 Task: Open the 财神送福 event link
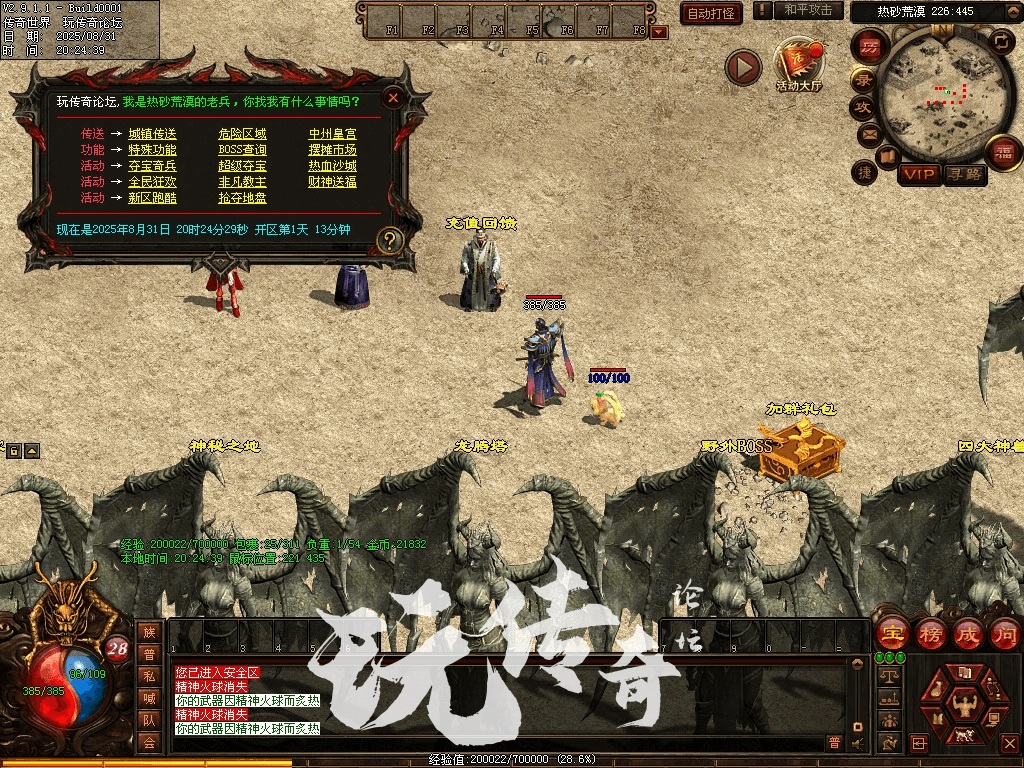point(332,182)
